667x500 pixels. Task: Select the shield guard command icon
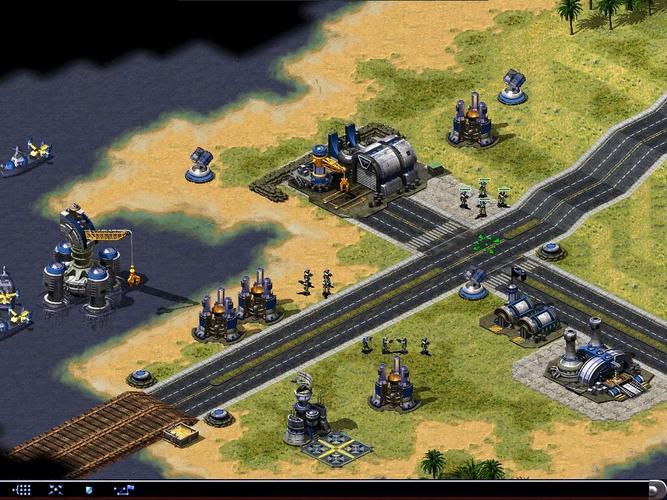[x=89, y=490]
